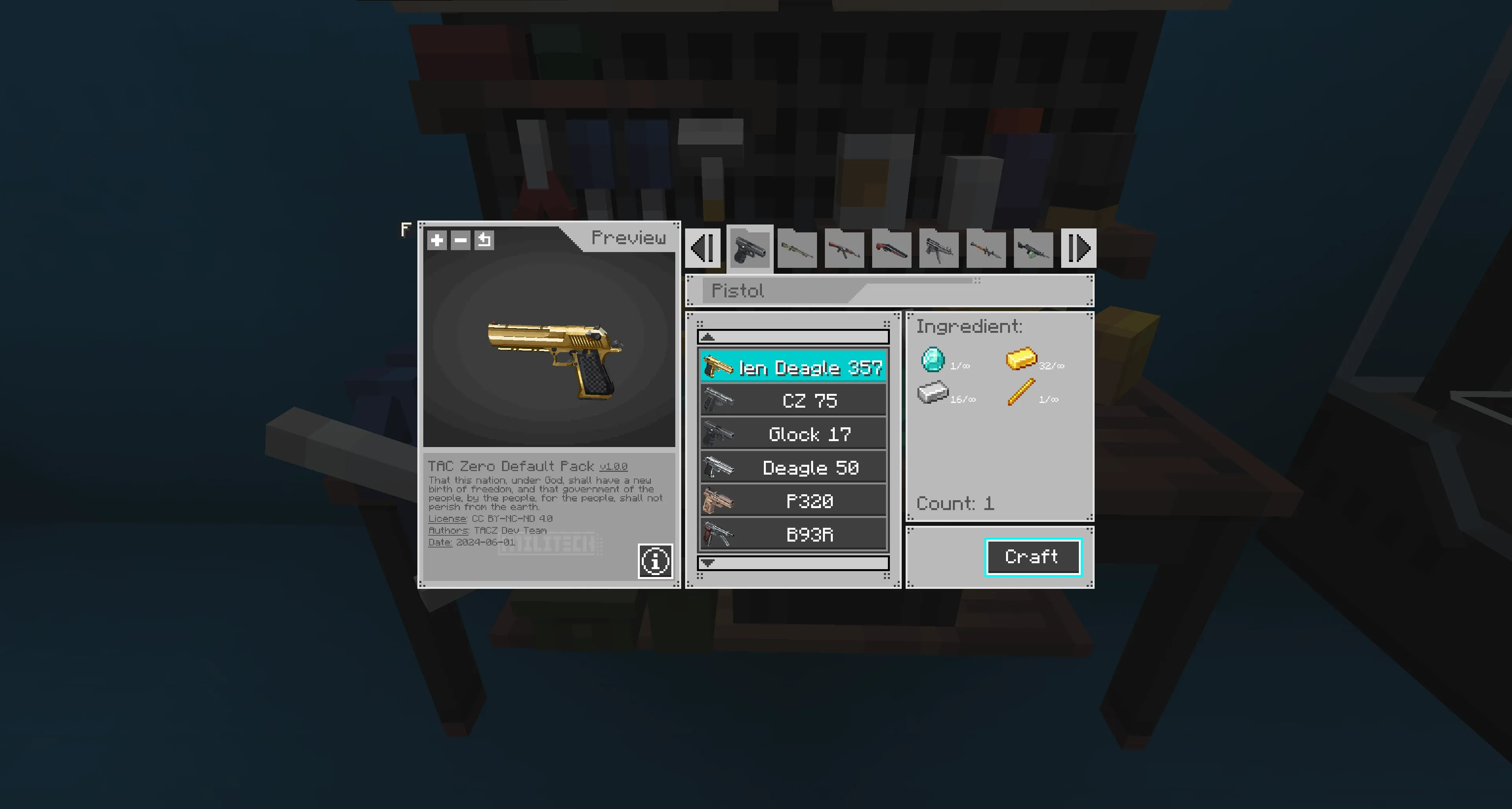Zoom in the gun preview
Screen dimensions: 1512x809
tap(437, 239)
